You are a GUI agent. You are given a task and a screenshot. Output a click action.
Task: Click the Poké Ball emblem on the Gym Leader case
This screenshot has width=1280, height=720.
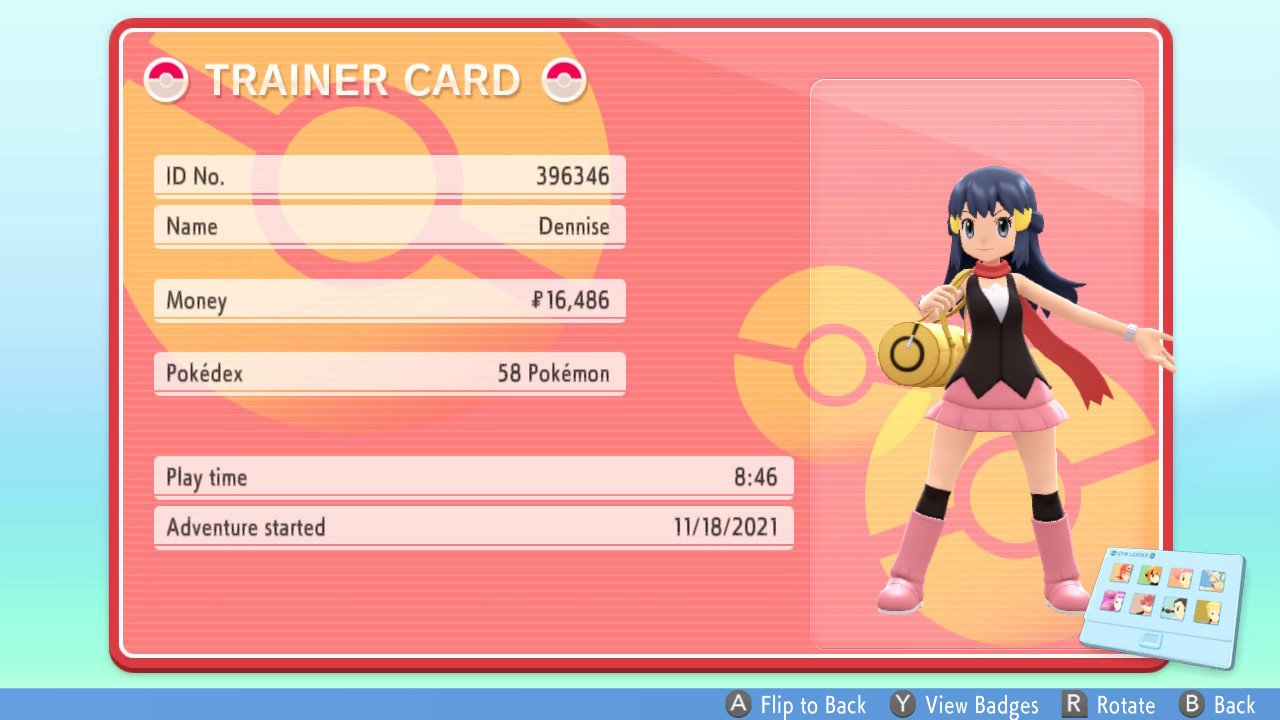pyautogui.click(x=1115, y=553)
